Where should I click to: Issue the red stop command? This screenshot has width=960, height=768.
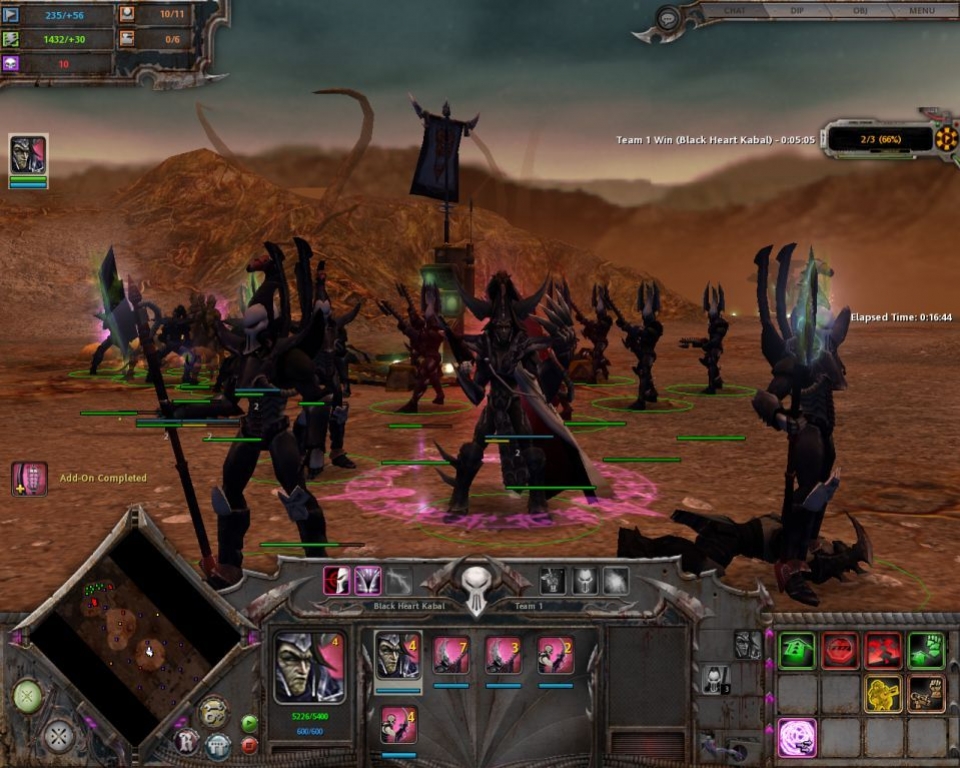click(840, 651)
